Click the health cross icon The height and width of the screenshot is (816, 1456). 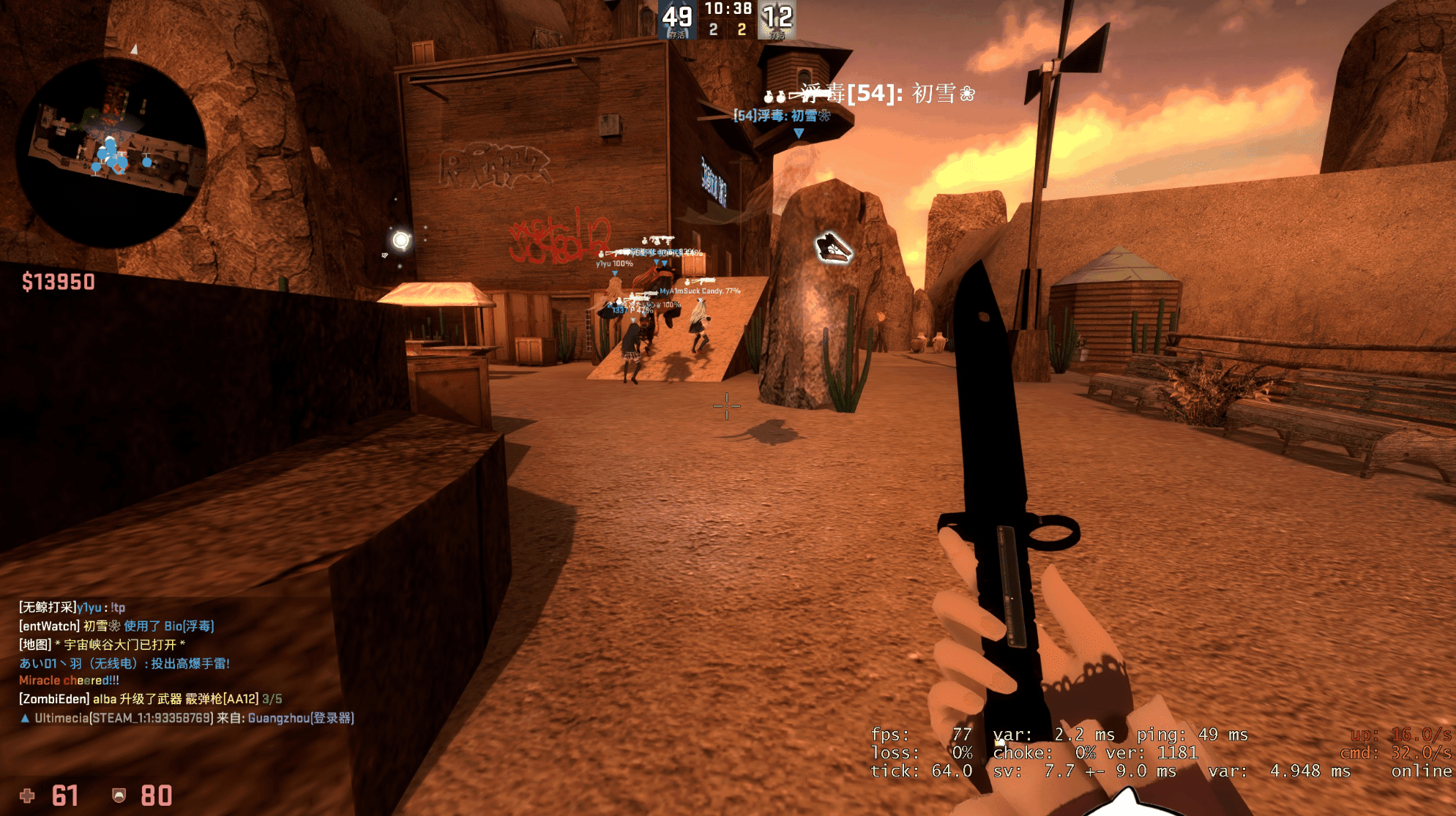[27, 796]
